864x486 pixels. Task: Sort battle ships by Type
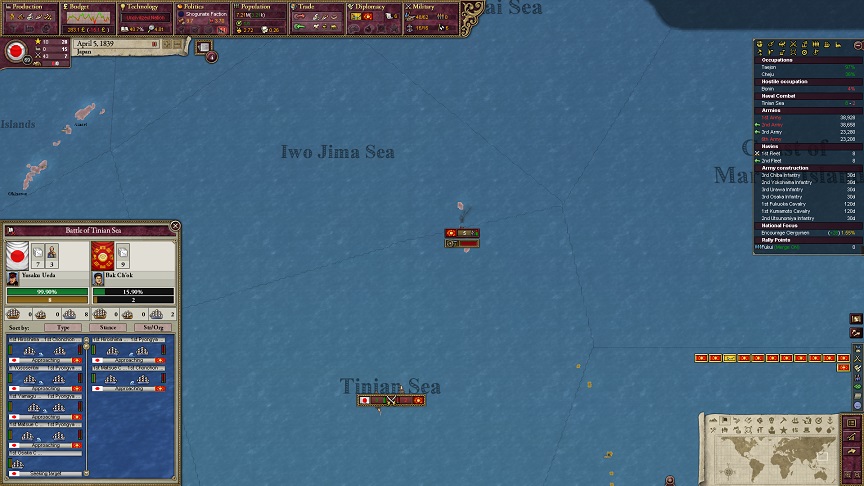tap(63, 327)
